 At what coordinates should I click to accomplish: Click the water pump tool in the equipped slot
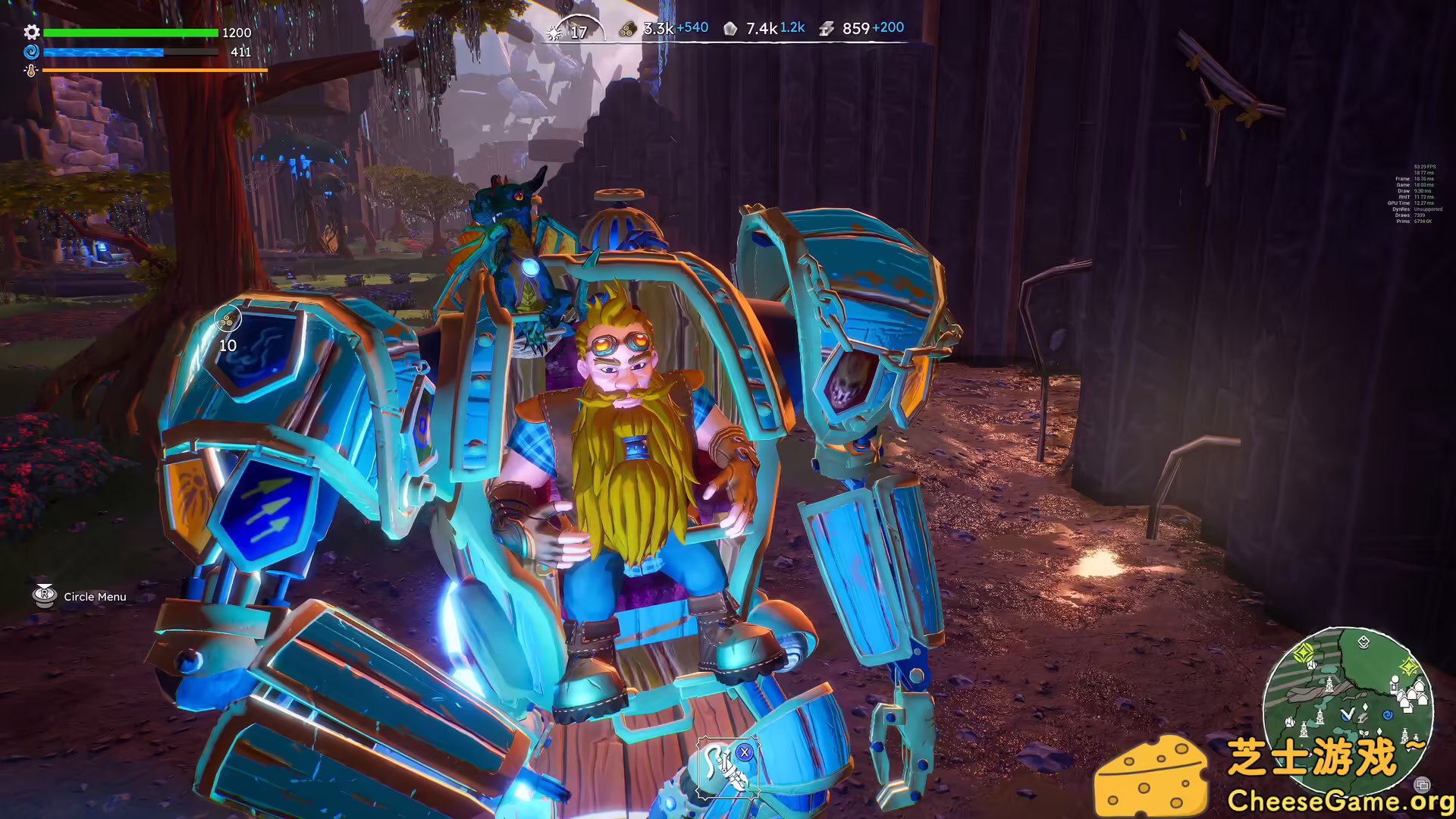pyautogui.click(x=724, y=767)
